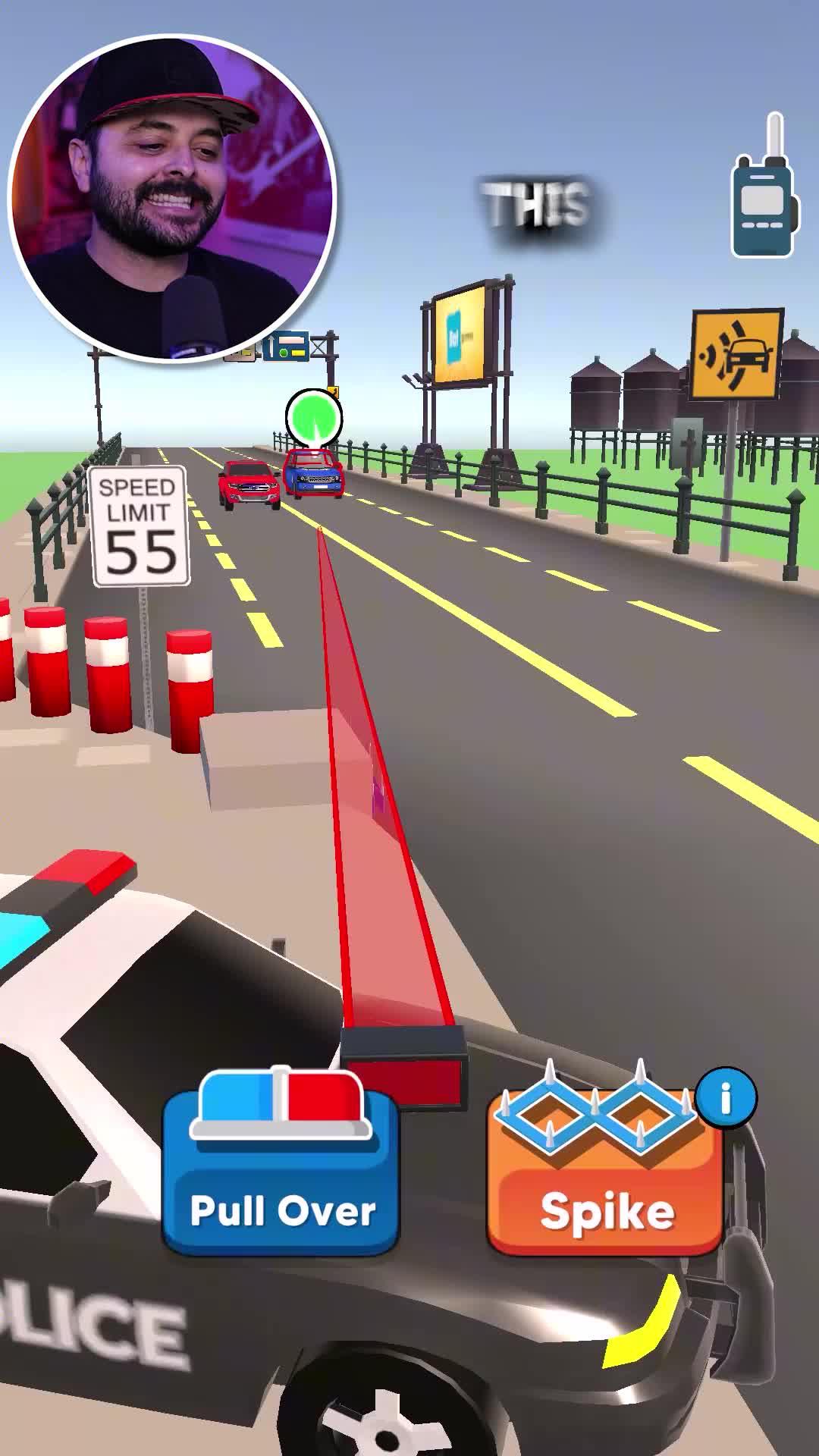
Task: Open the Spike info tooltip
Action: click(x=726, y=1097)
